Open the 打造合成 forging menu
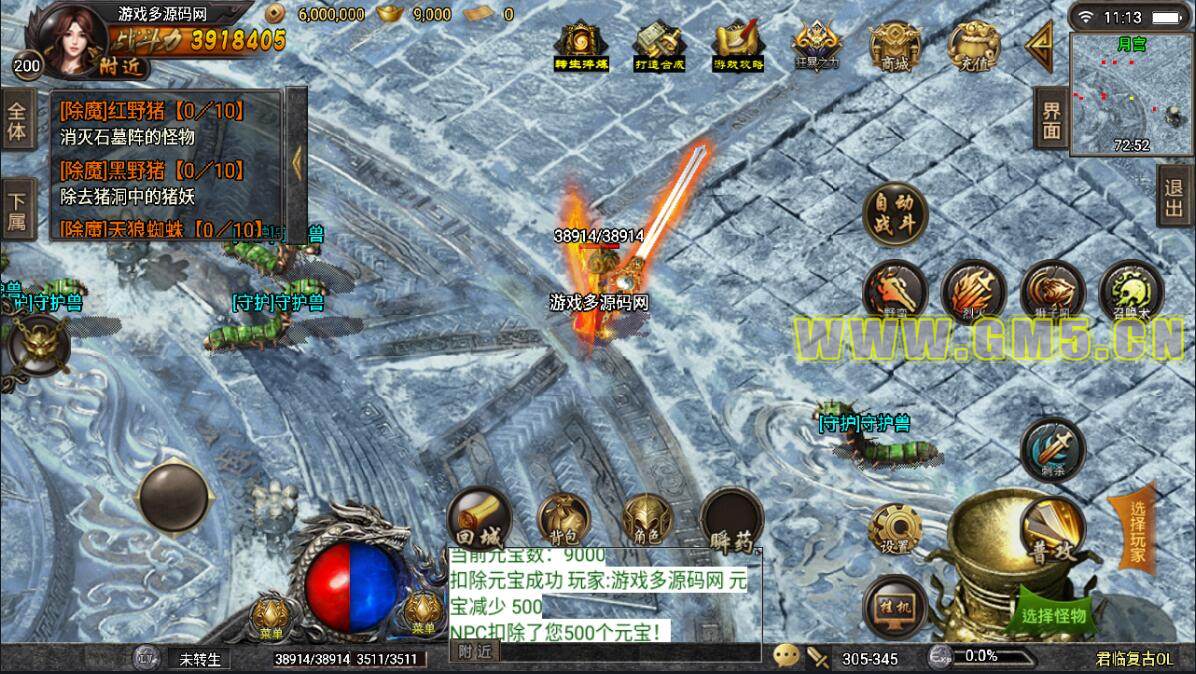Viewport: 1196px width, 674px height. coord(658,45)
